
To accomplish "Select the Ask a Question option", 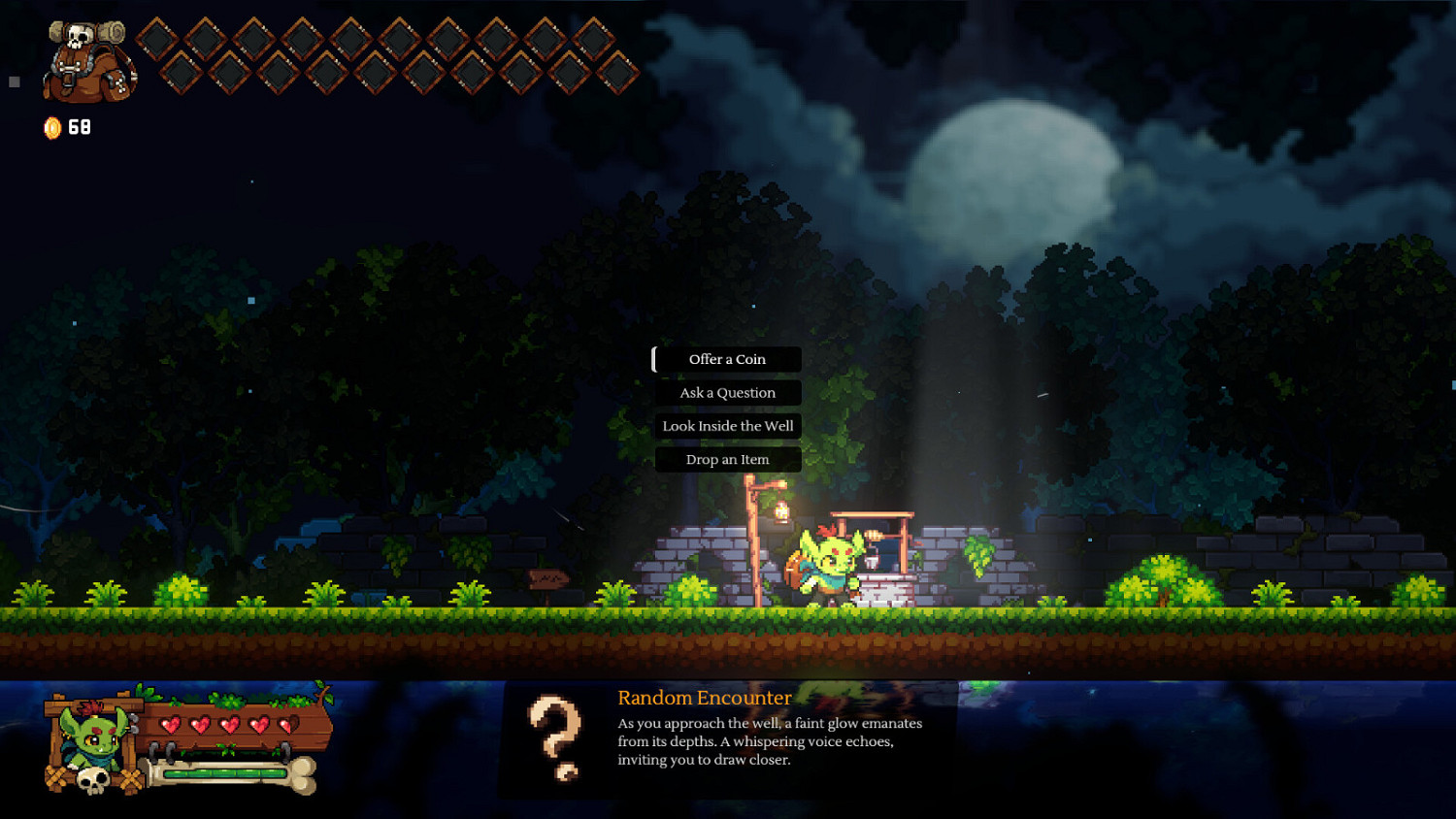I will (727, 392).
